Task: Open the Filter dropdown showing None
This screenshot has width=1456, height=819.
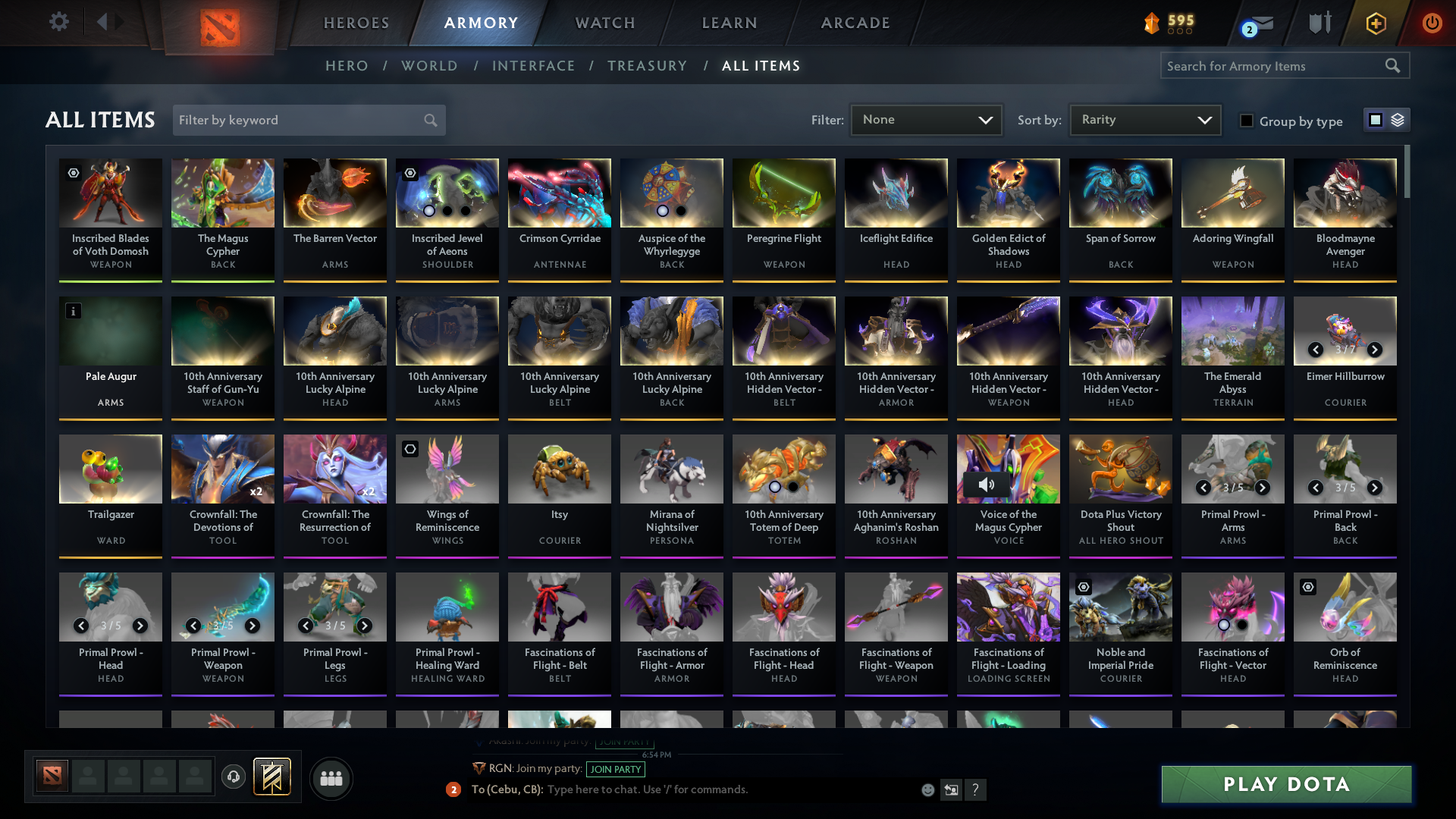Action: point(926,119)
